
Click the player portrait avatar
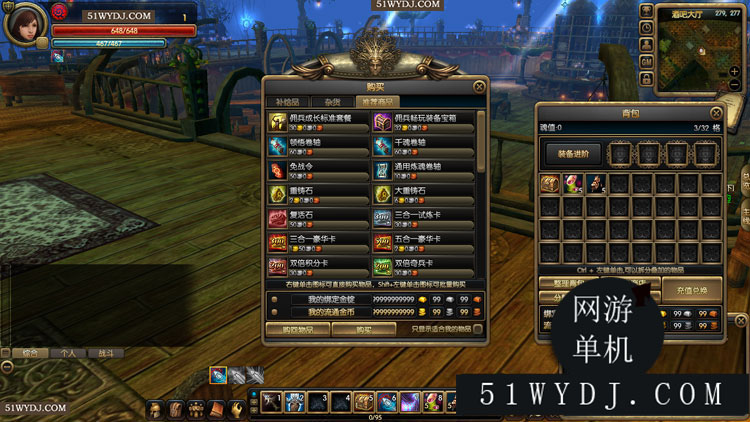24,24
